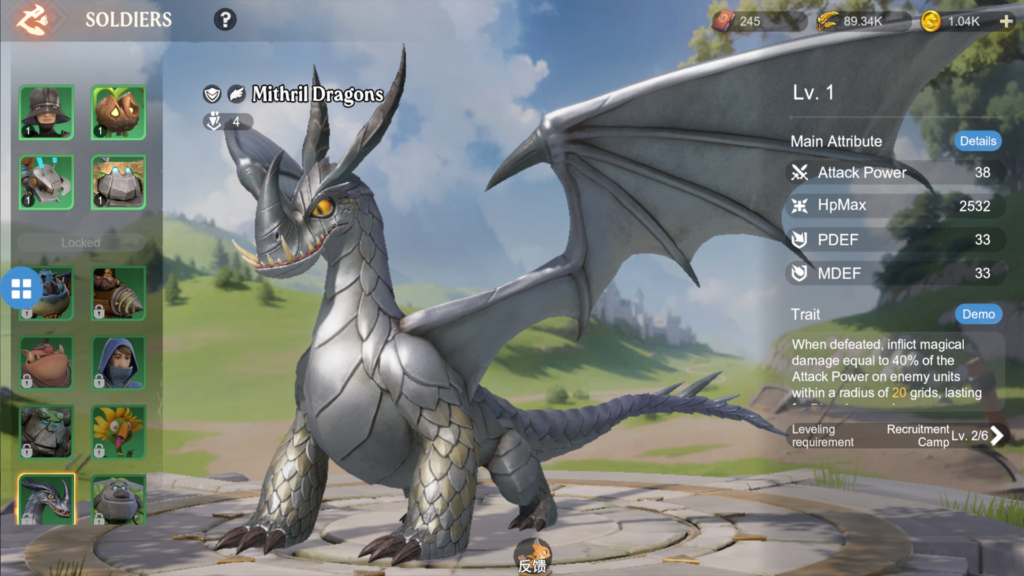The image size is (1024, 576).
Task: Play the trait Demo
Action: (x=978, y=314)
